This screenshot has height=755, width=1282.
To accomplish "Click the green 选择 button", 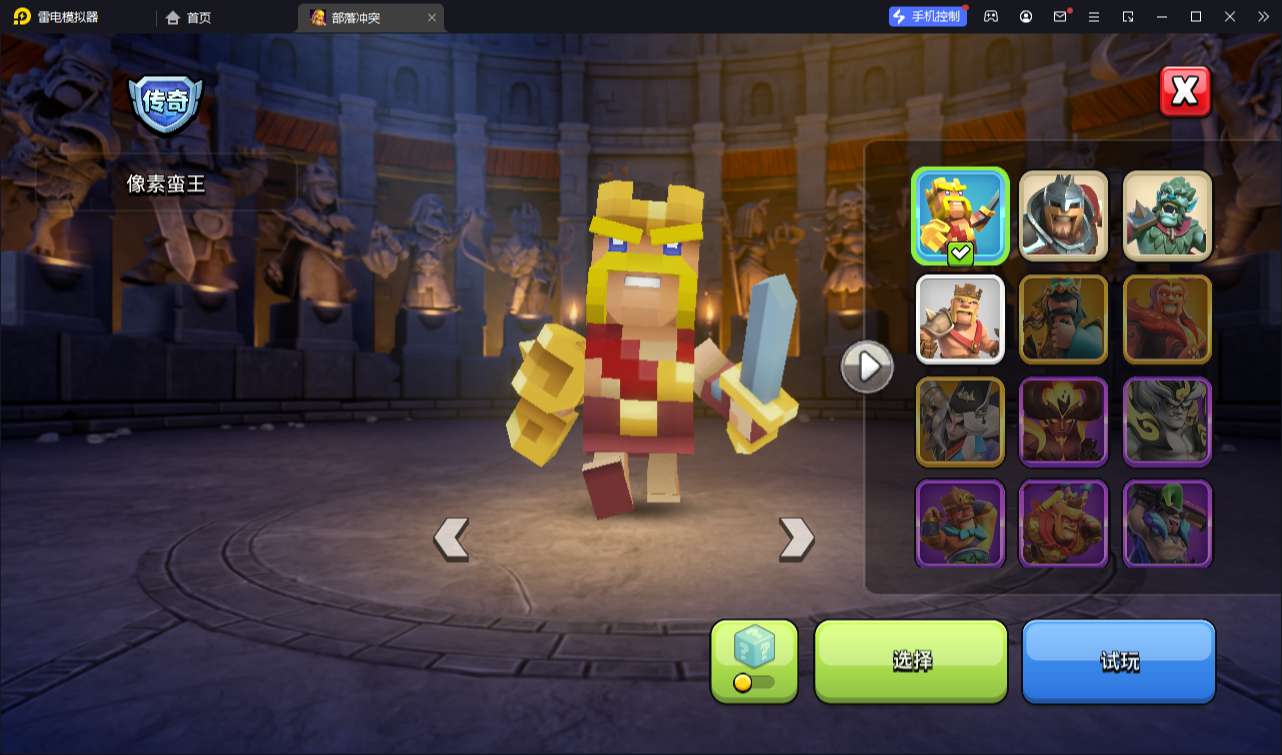I will click(x=911, y=661).
